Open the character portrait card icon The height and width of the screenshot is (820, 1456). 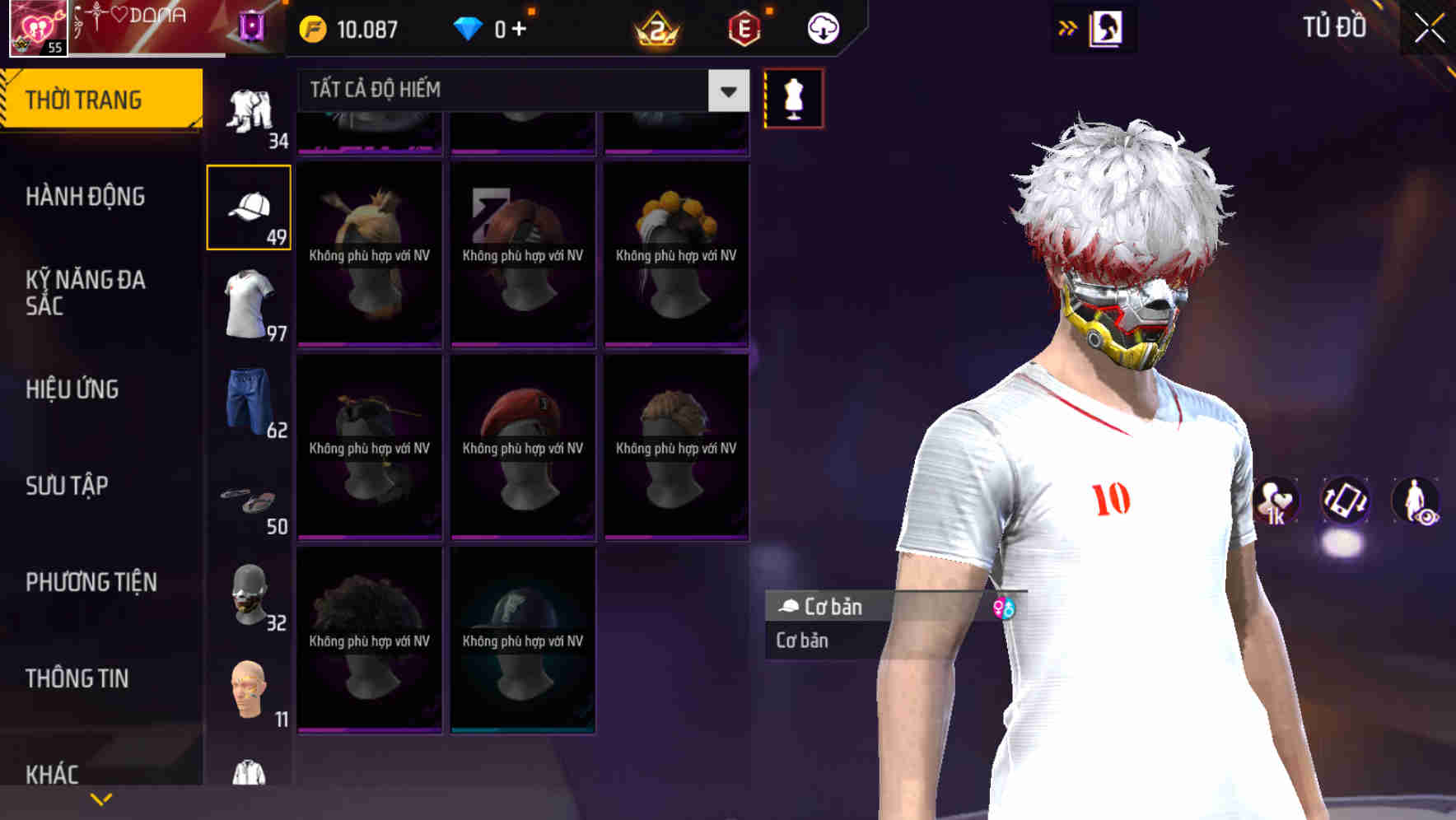click(1108, 27)
